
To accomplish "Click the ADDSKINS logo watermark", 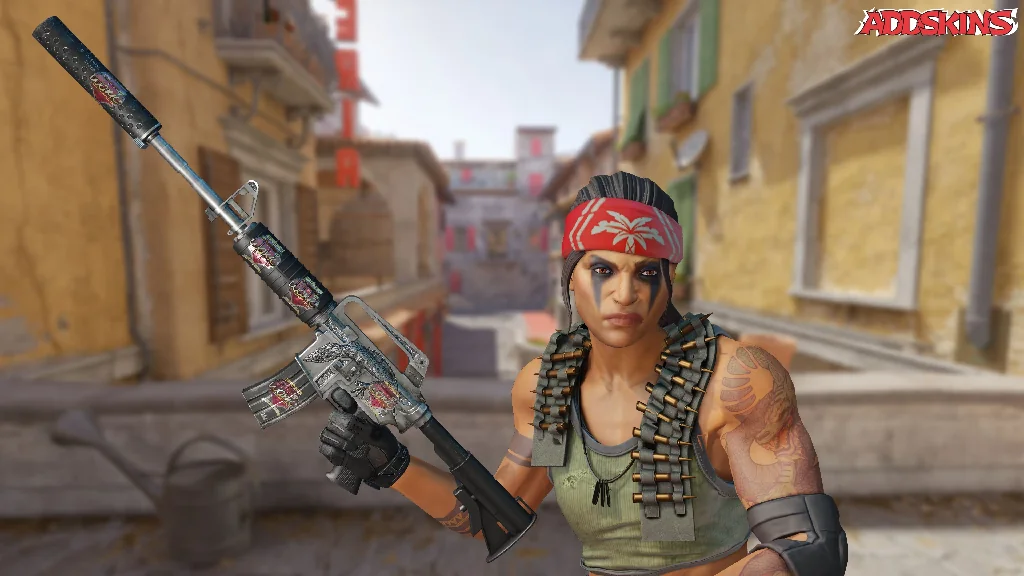I will click(x=936, y=22).
